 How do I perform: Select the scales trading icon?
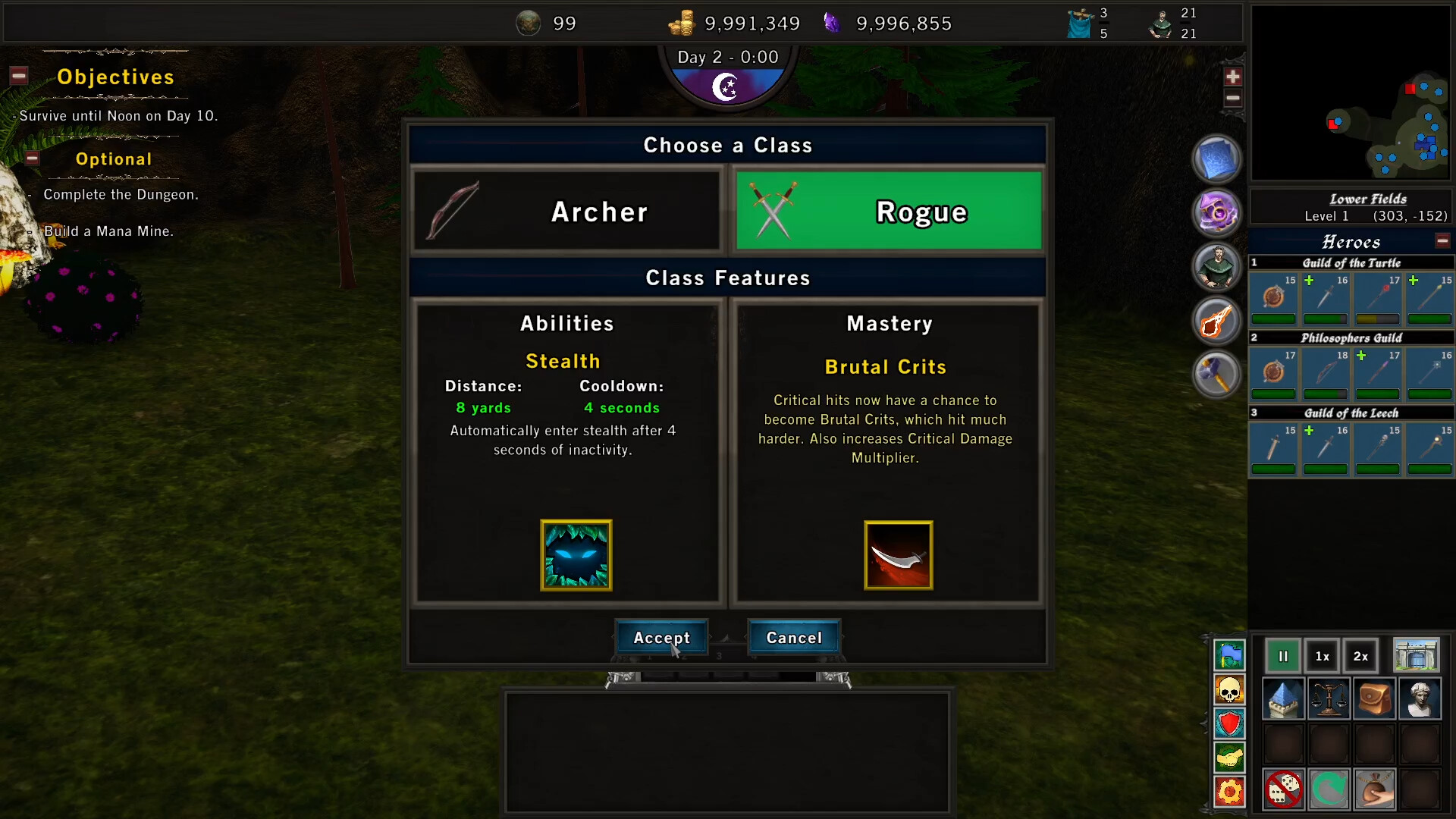pos(1328,698)
